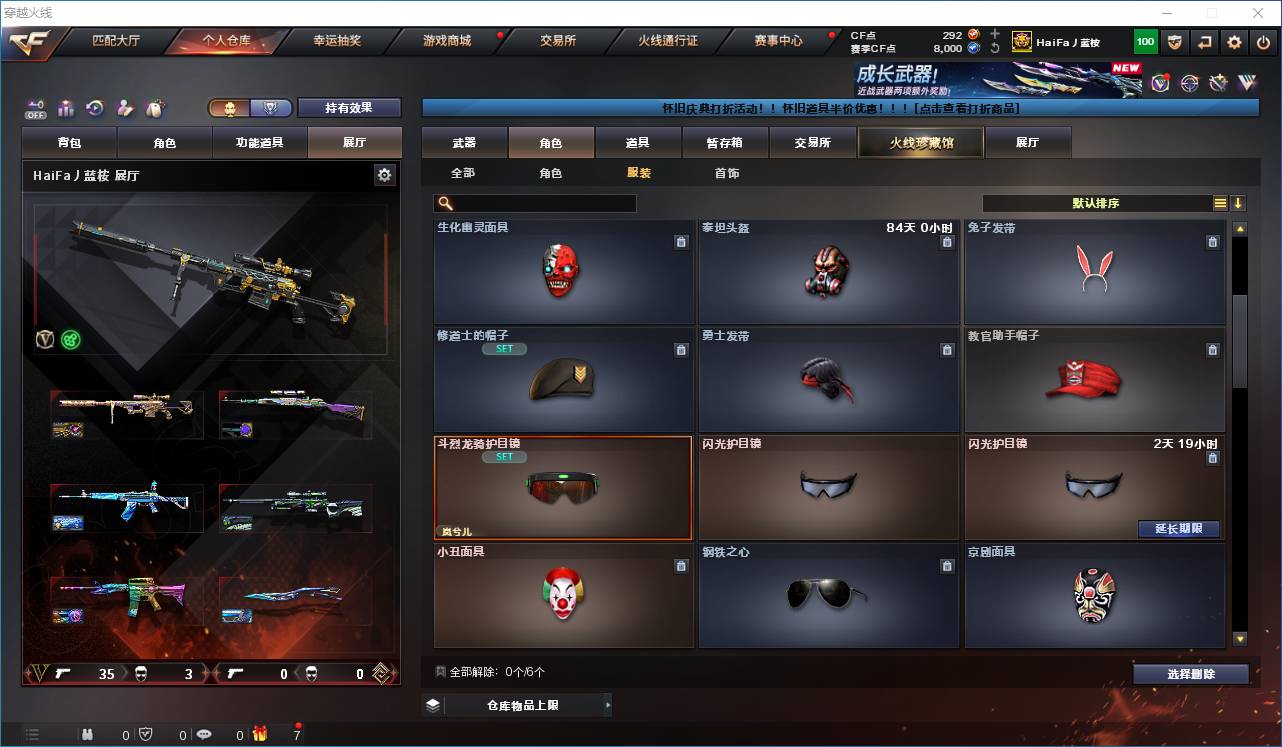Show 全部 all items filter
This screenshot has height=747, width=1282.
463,173
